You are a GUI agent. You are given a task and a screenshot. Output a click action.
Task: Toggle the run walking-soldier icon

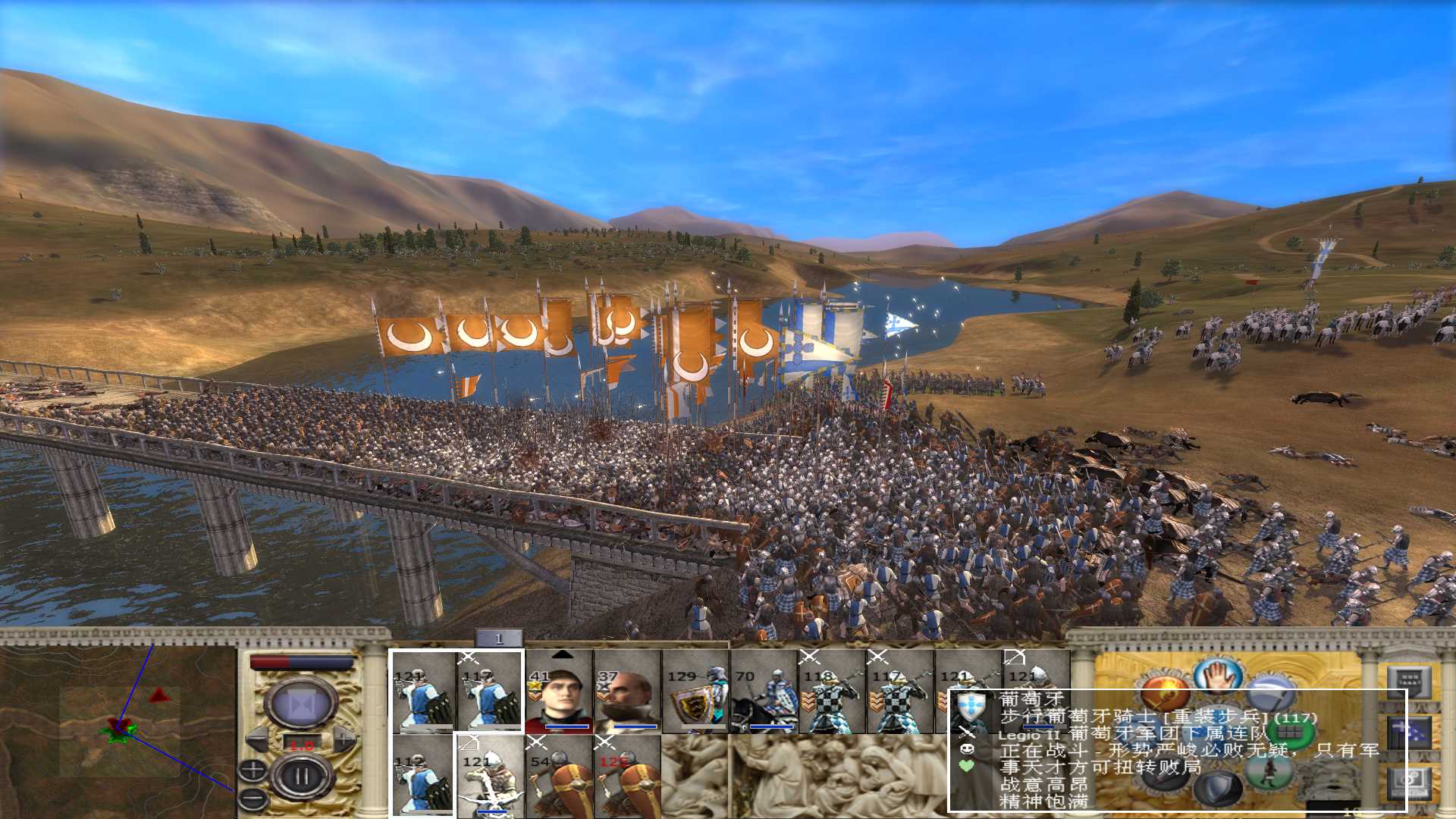[x=1269, y=771]
